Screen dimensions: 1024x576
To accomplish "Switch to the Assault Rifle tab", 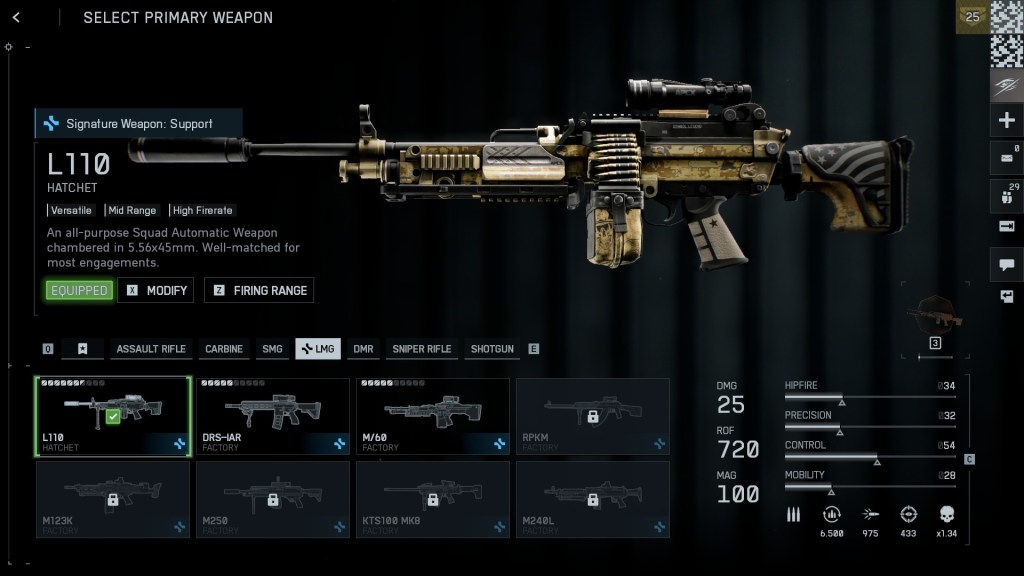I will 151,349.
